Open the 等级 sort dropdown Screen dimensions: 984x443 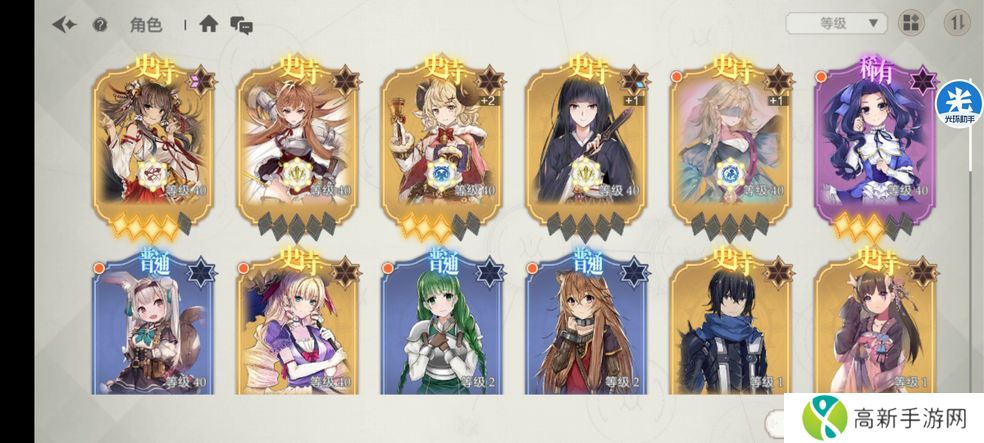coord(836,22)
